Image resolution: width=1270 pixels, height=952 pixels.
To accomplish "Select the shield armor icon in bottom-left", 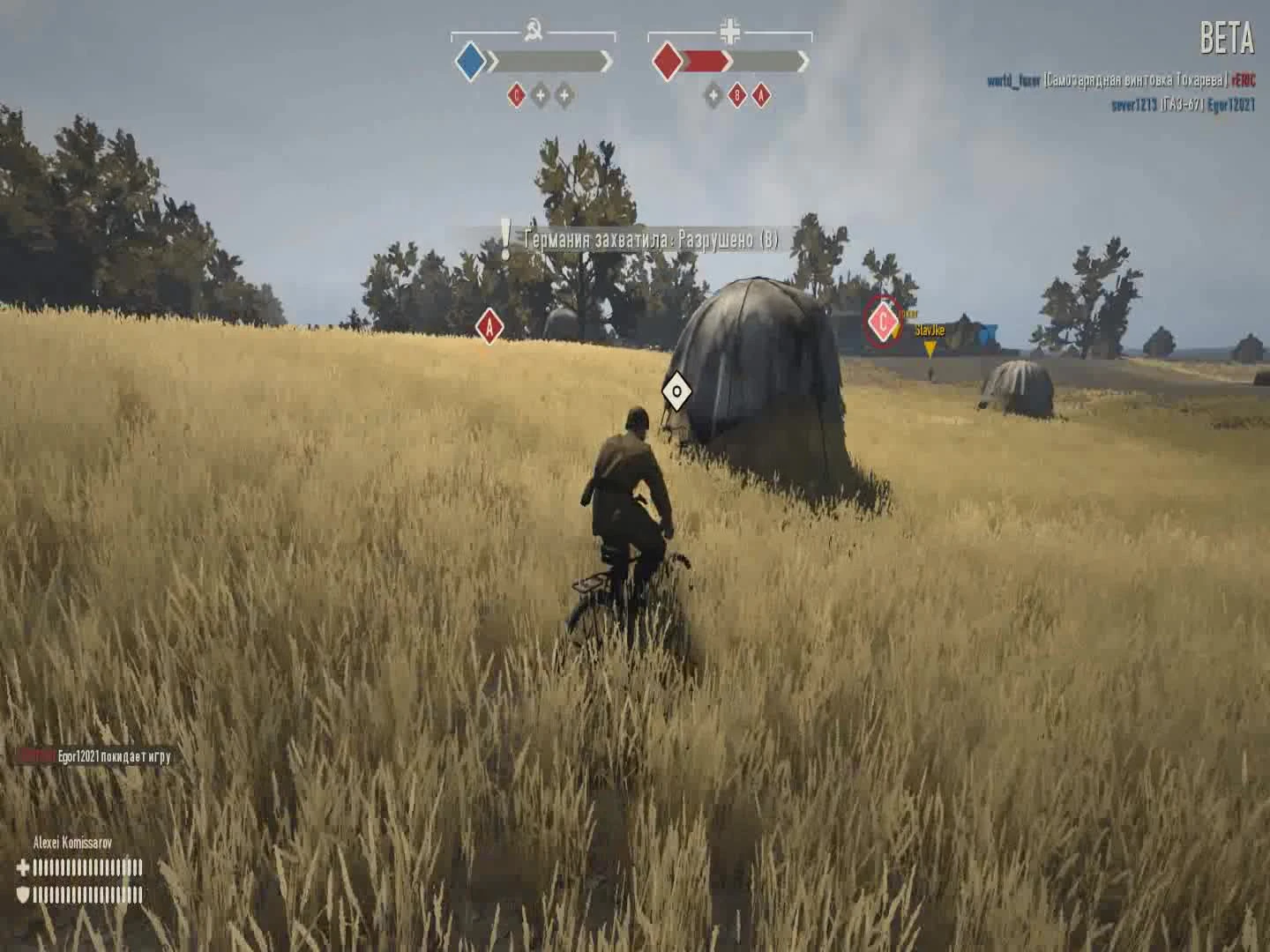I will pyautogui.click(x=23, y=893).
